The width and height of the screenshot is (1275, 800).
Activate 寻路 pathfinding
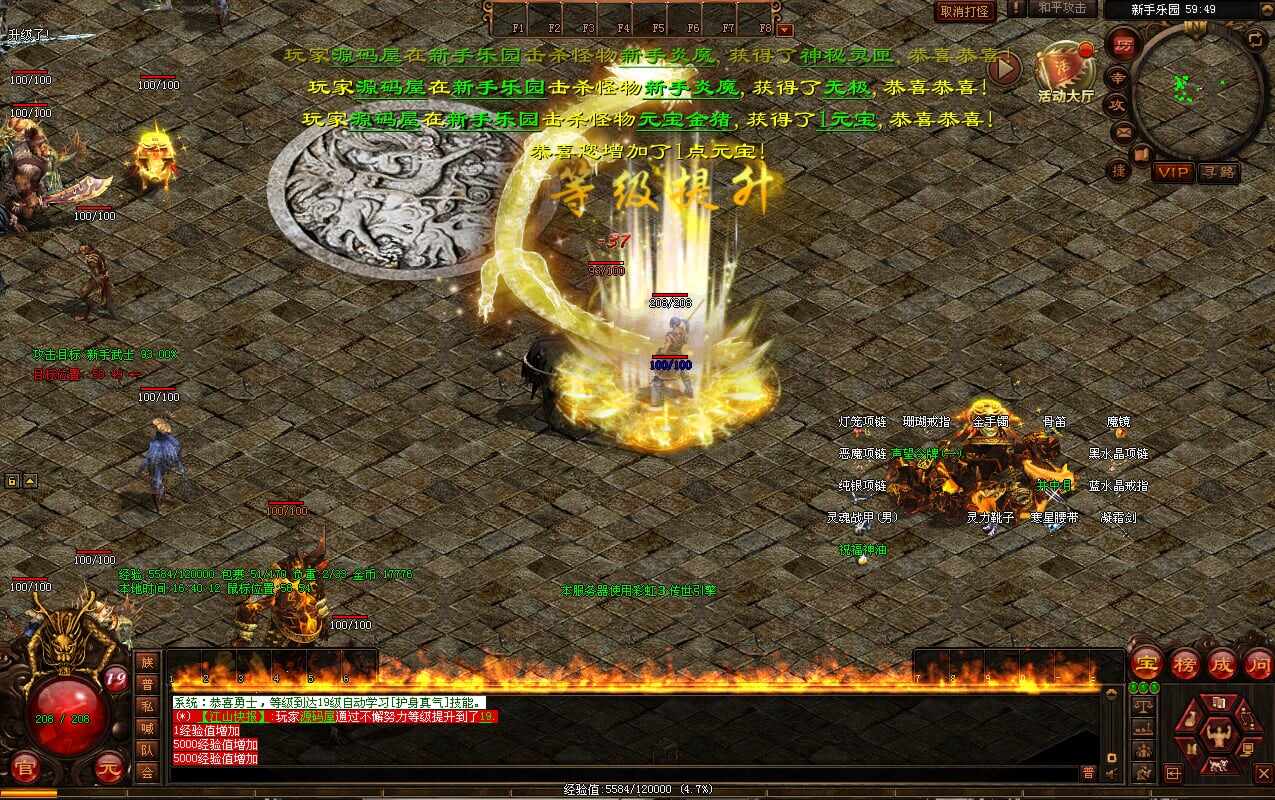click(x=1219, y=172)
